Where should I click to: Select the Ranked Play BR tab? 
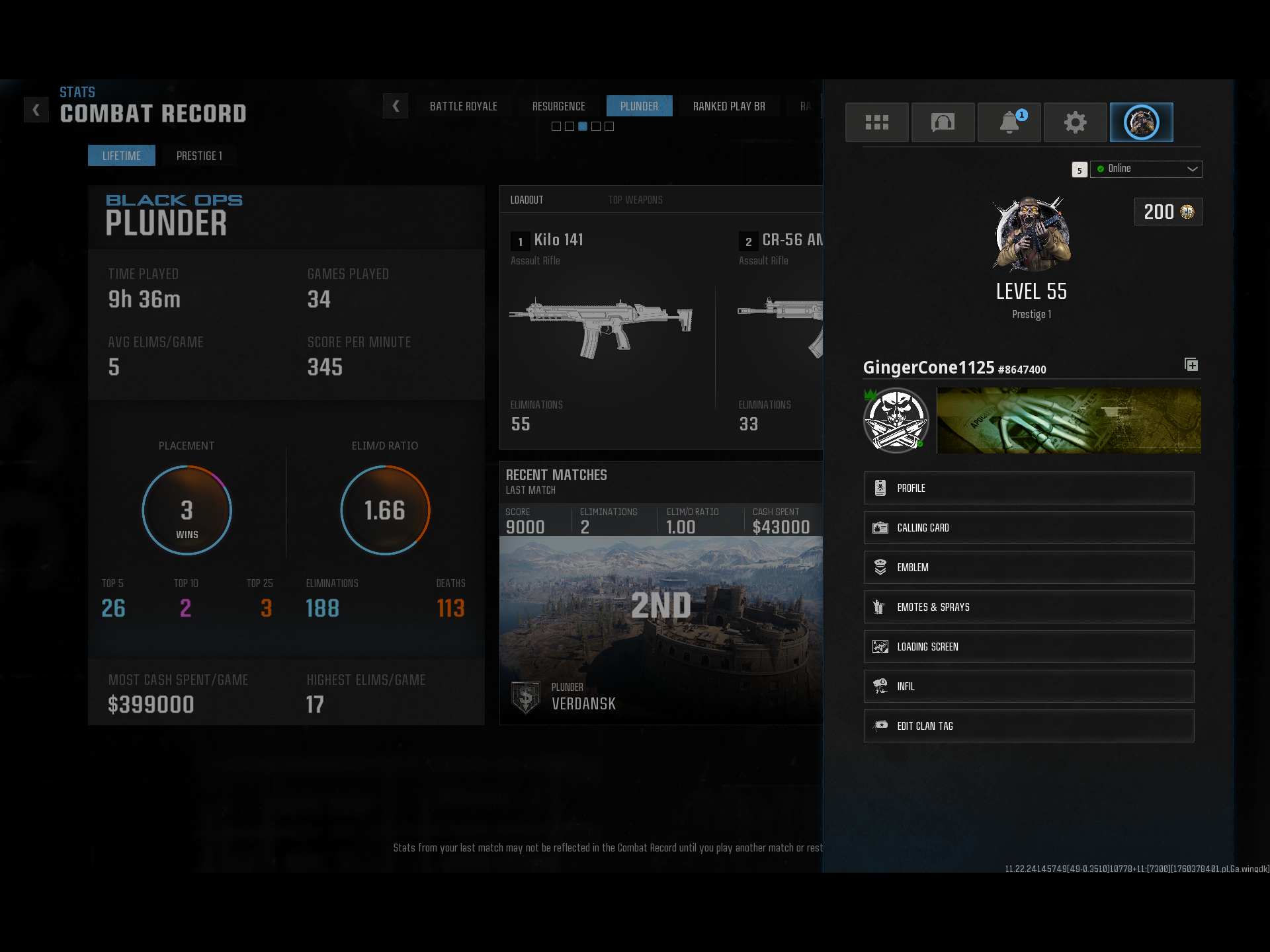pos(728,106)
